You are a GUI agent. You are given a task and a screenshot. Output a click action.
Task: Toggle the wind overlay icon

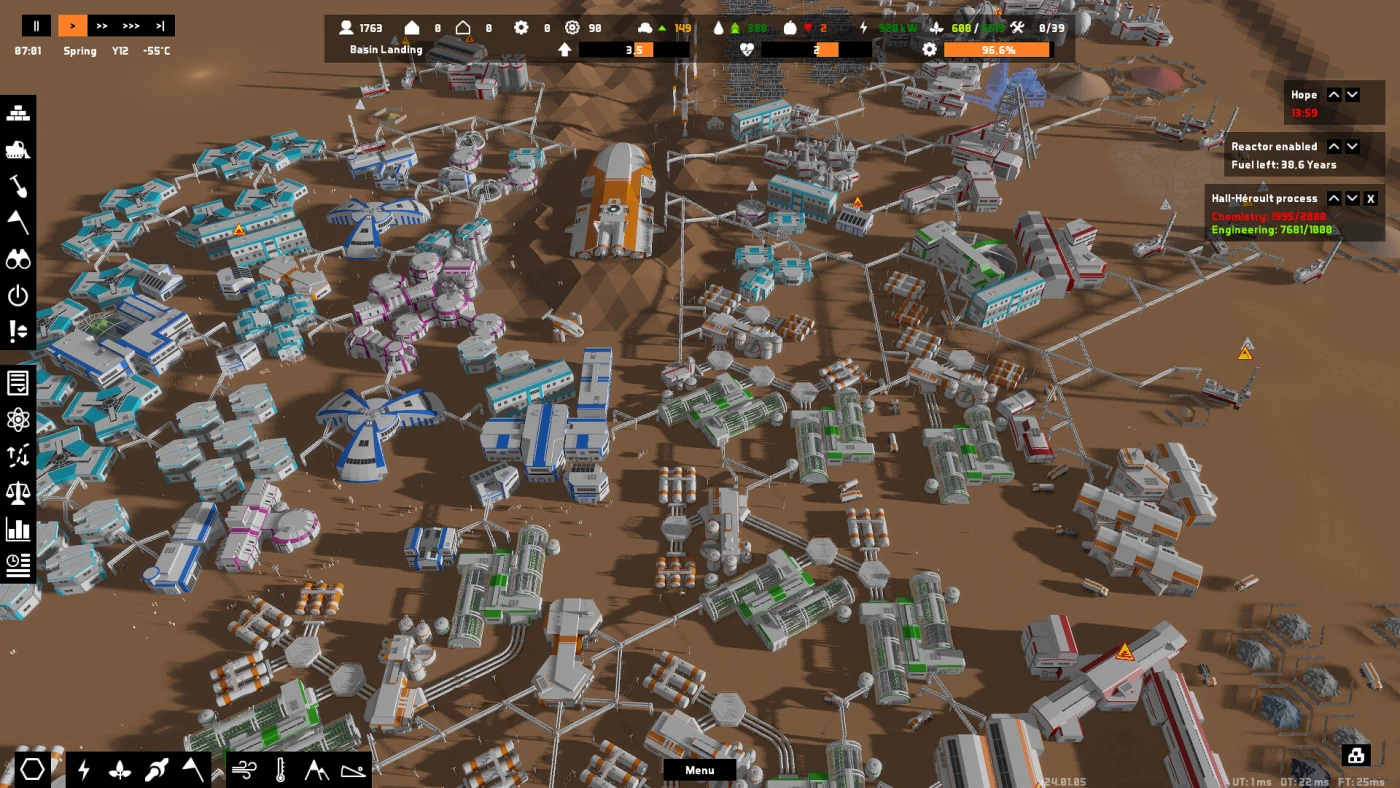245,769
